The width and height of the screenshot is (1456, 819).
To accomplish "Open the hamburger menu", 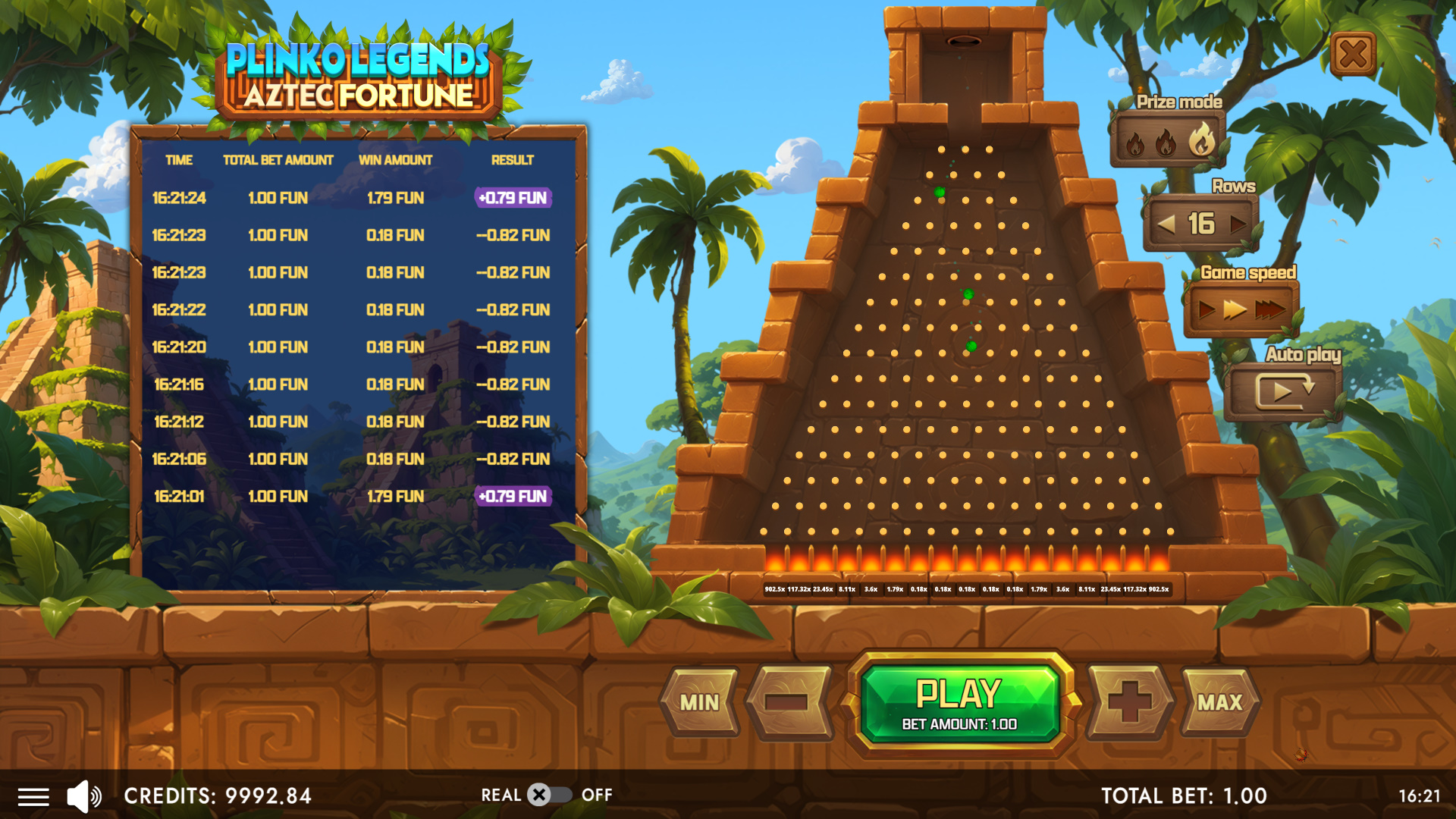I will (33, 796).
